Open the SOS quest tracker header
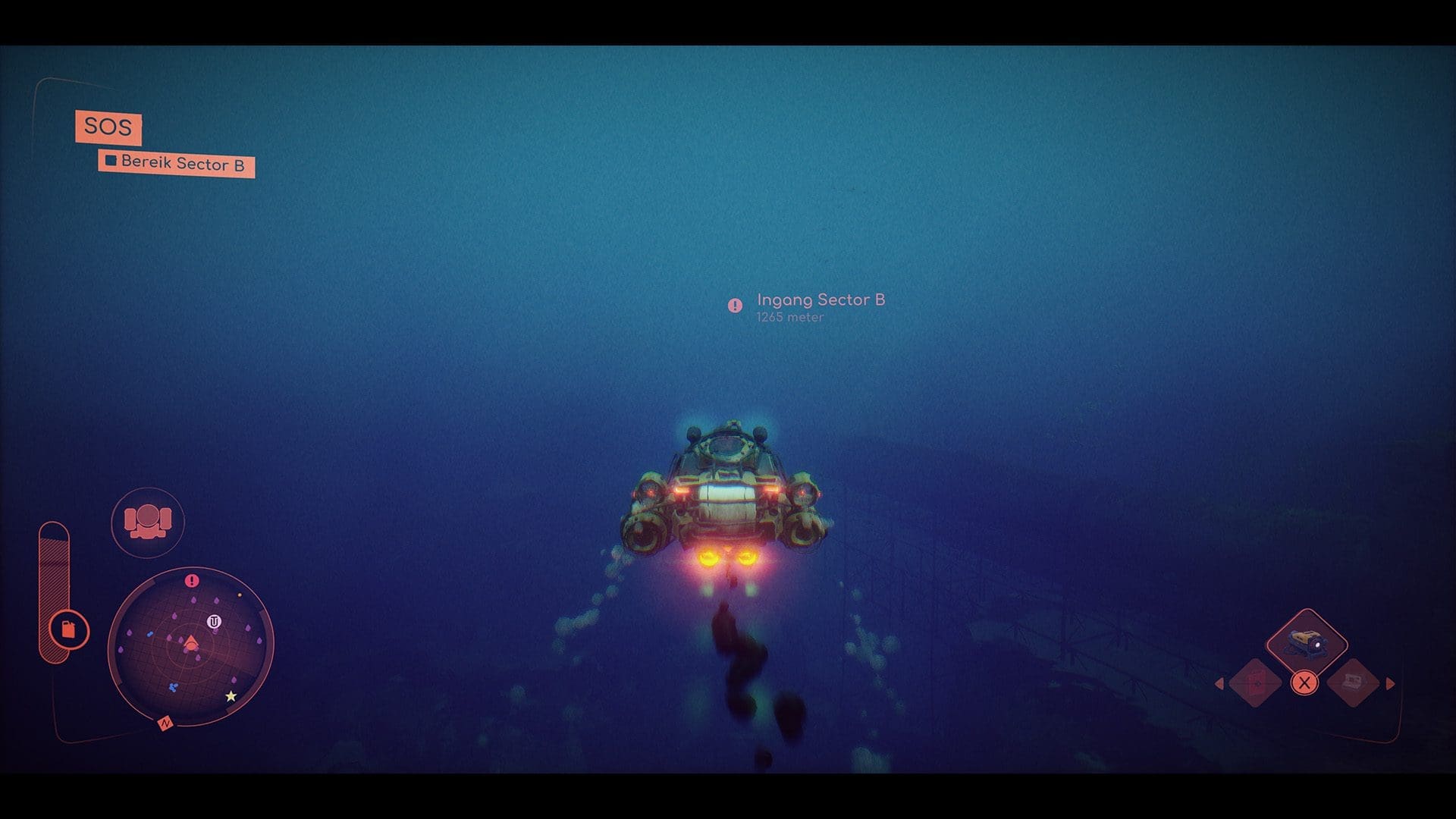Image resolution: width=1456 pixels, height=819 pixels. (108, 127)
